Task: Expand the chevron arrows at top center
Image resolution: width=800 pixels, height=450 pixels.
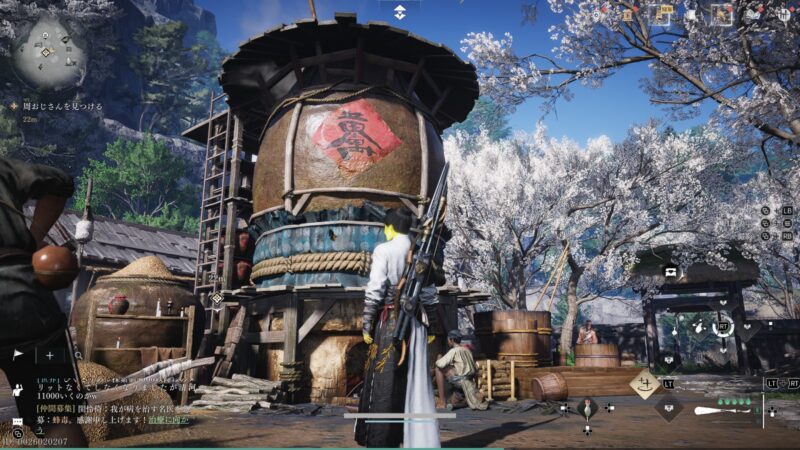Action: point(399,12)
